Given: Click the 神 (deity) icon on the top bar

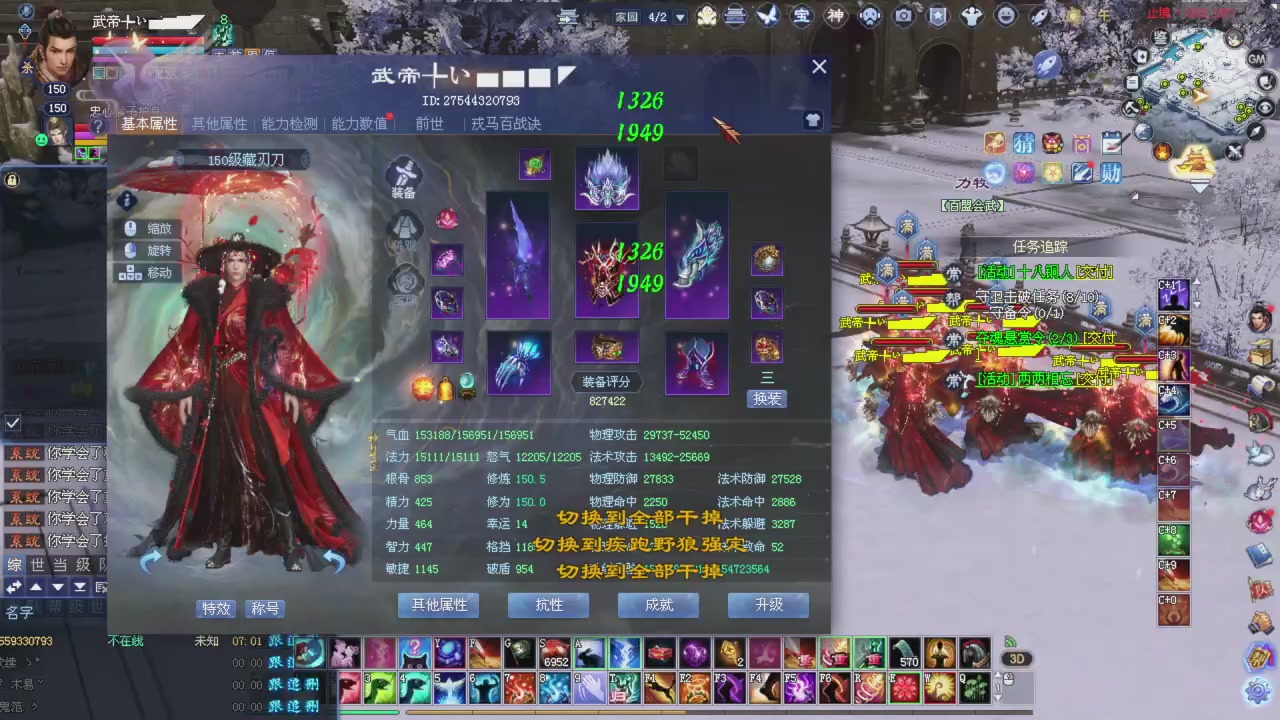Looking at the screenshot, I should (834, 15).
